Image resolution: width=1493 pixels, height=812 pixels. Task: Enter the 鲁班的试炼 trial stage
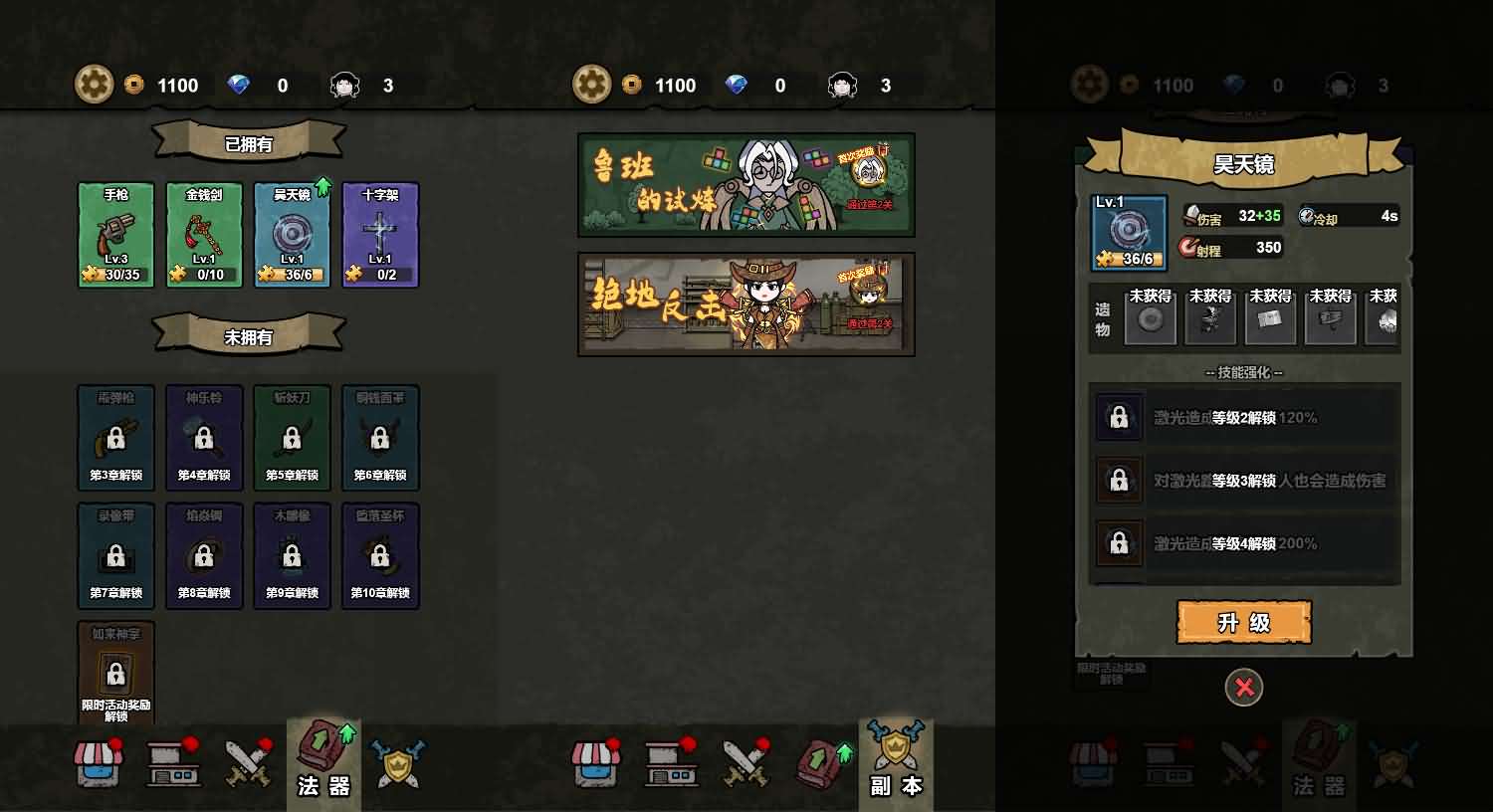point(746,183)
